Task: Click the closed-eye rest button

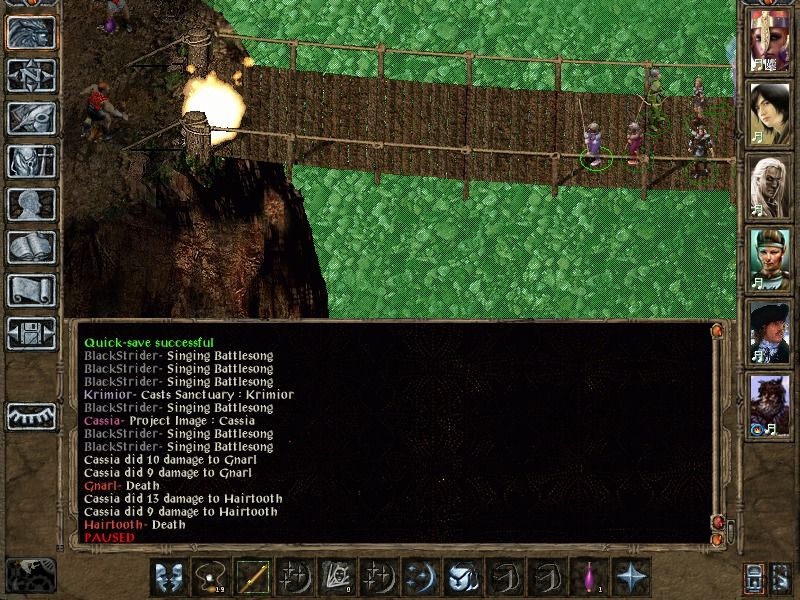Action: coord(31,415)
